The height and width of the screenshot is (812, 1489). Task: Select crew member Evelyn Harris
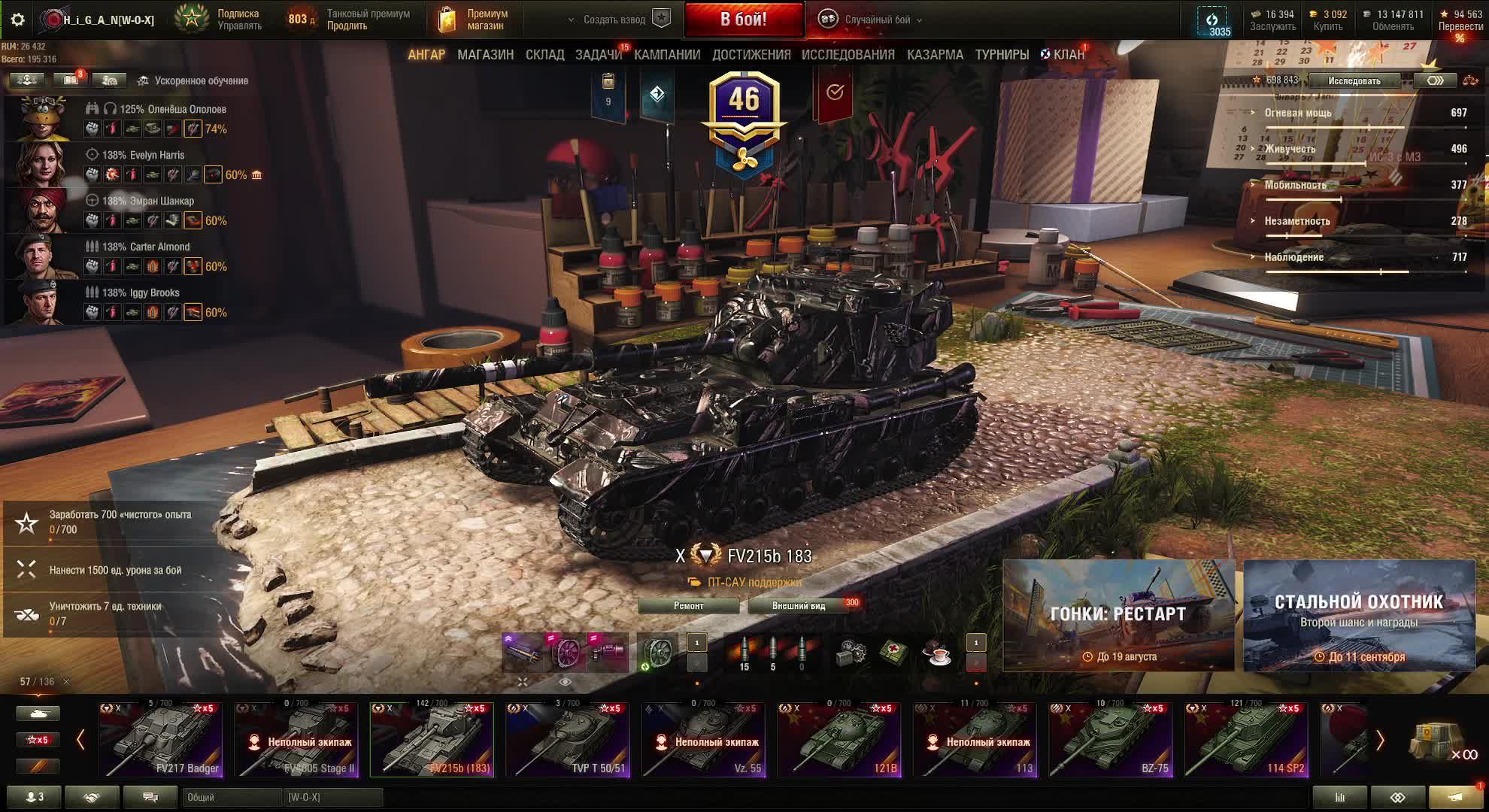coord(143,155)
